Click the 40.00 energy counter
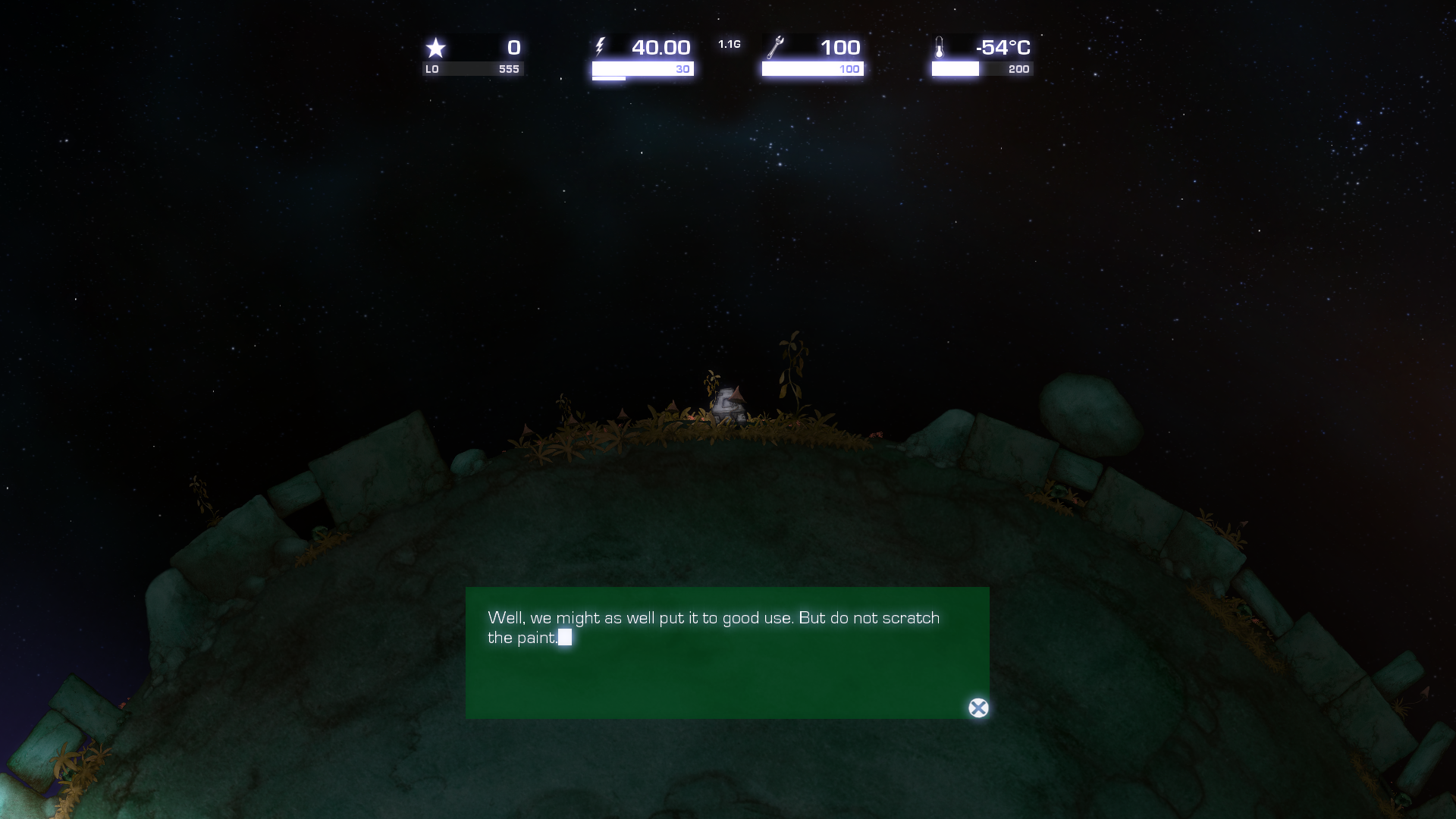Viewport: 1456px width, 819px height. coord(661,47)
